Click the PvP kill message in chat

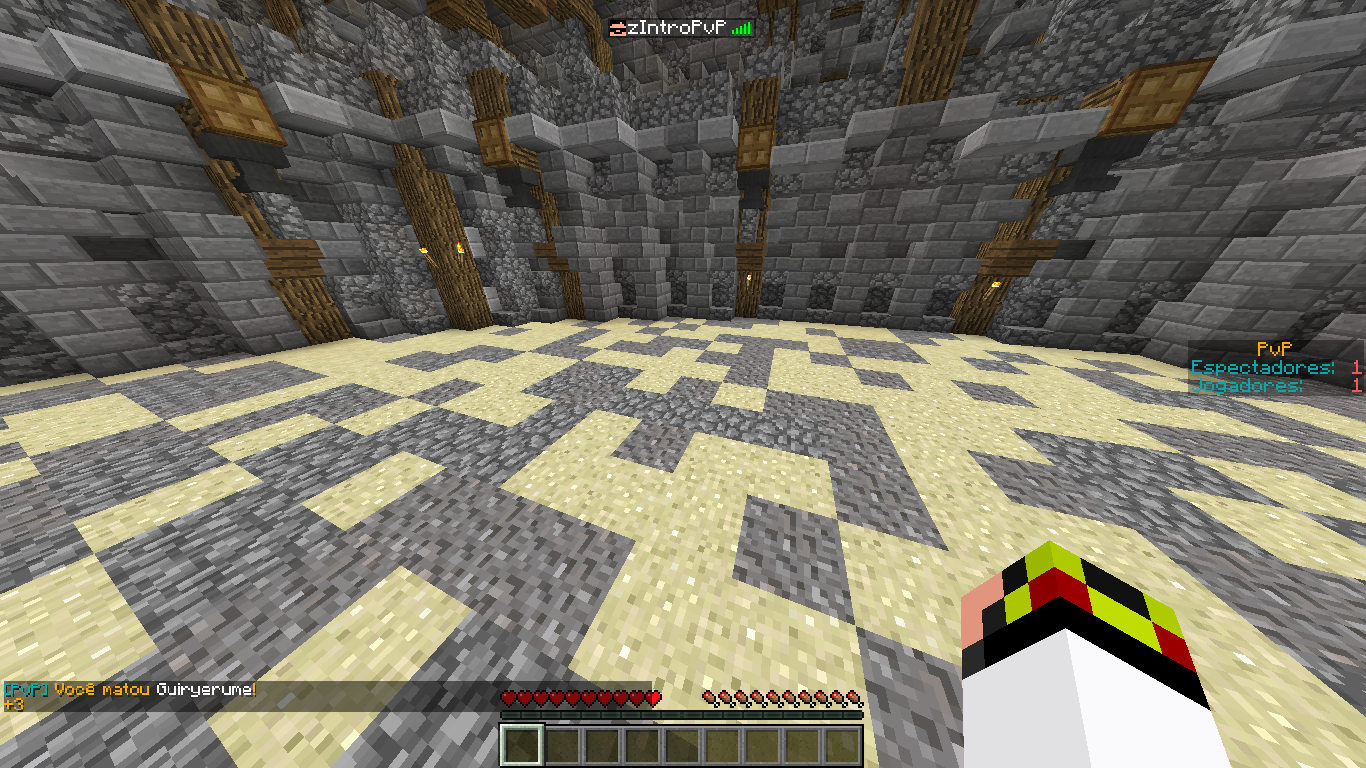[x=130, y=690]
